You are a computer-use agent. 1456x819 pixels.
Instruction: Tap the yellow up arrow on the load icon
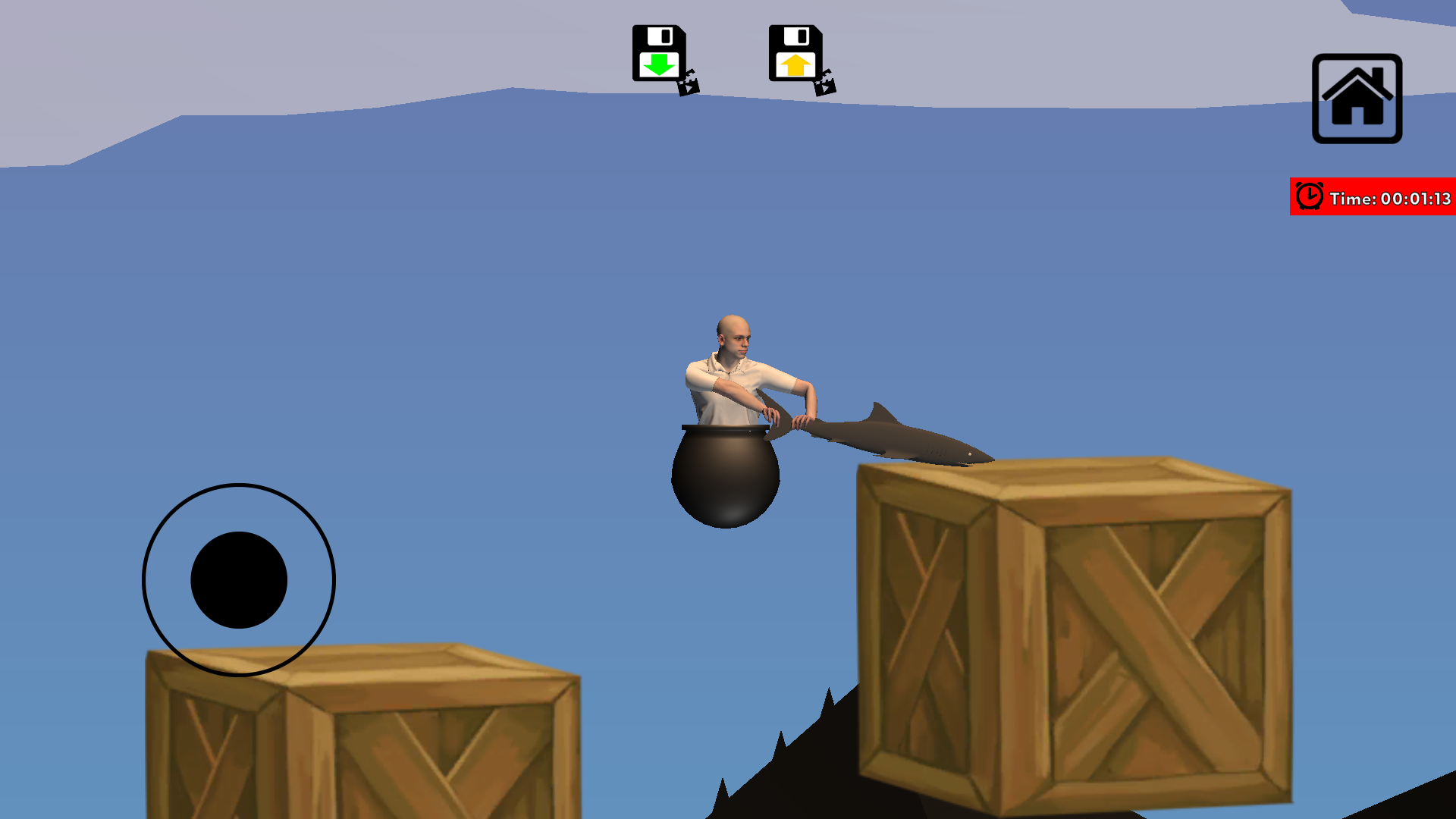[x=795, y=64]
